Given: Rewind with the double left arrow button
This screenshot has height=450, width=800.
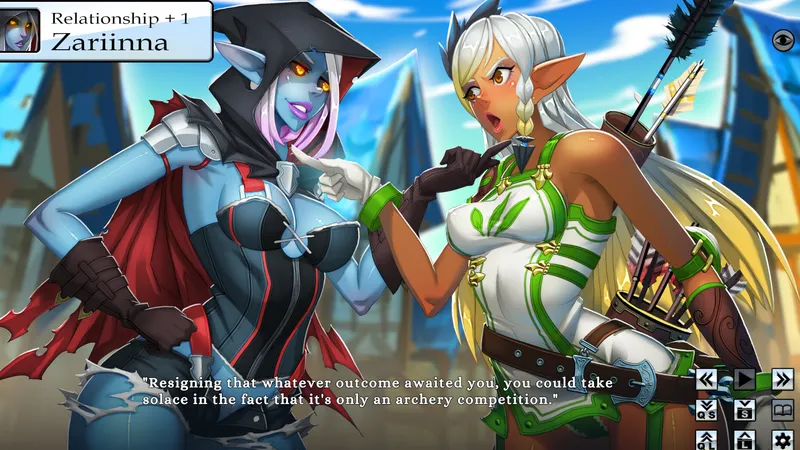Looking at the screenshot, I should [x=707, y=379].
